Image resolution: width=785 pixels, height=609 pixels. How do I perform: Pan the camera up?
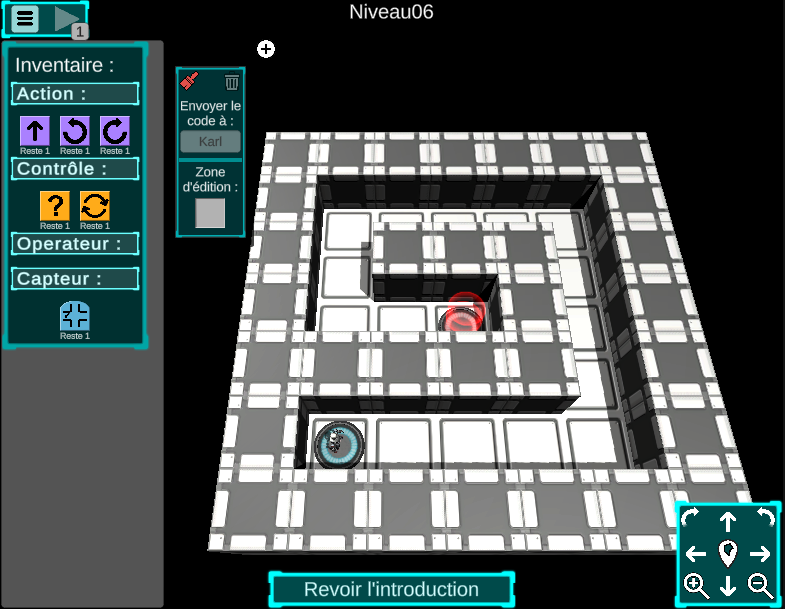pyautogui.click(x=728, y=521)
